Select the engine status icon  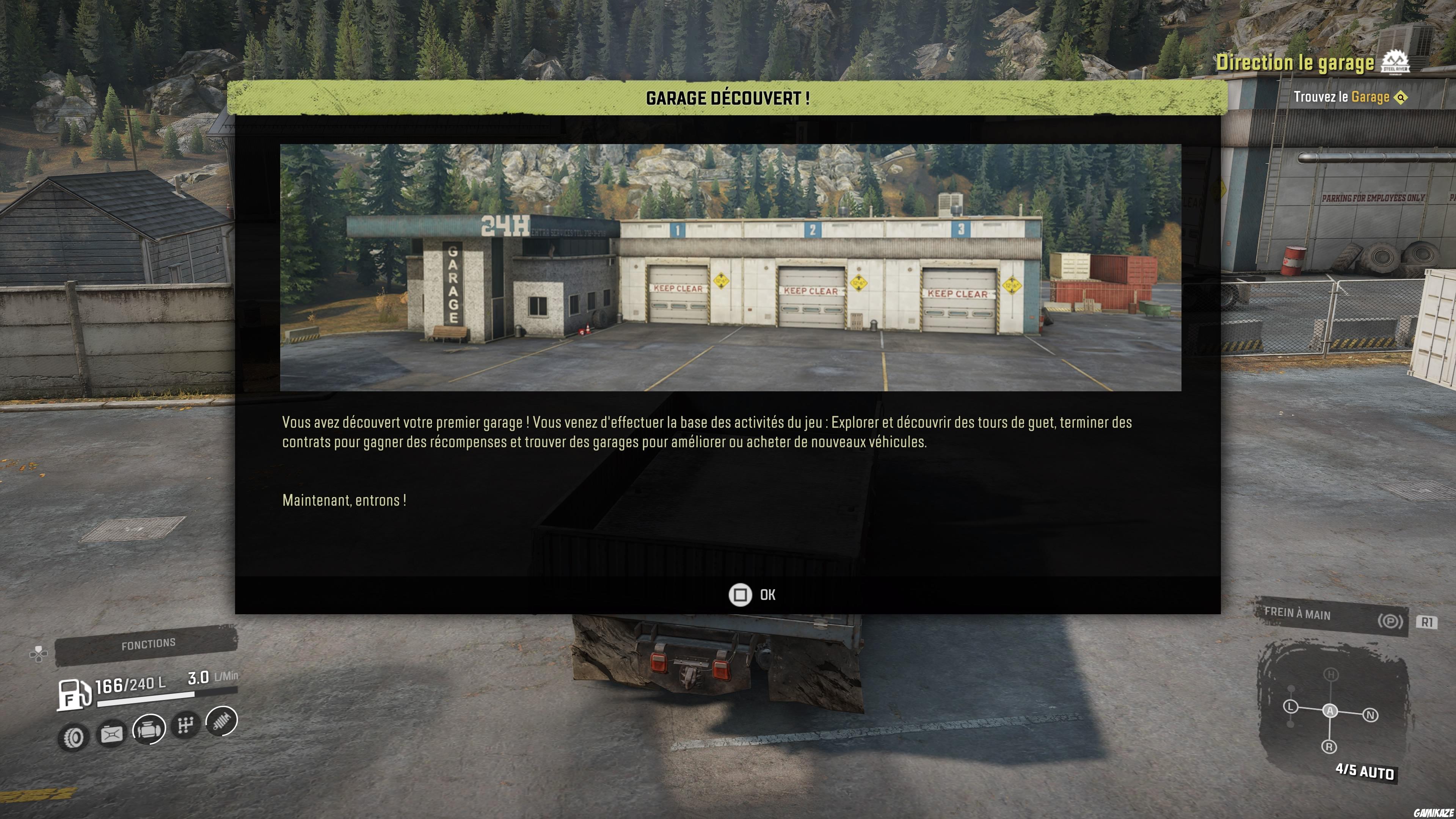(149, 728)
